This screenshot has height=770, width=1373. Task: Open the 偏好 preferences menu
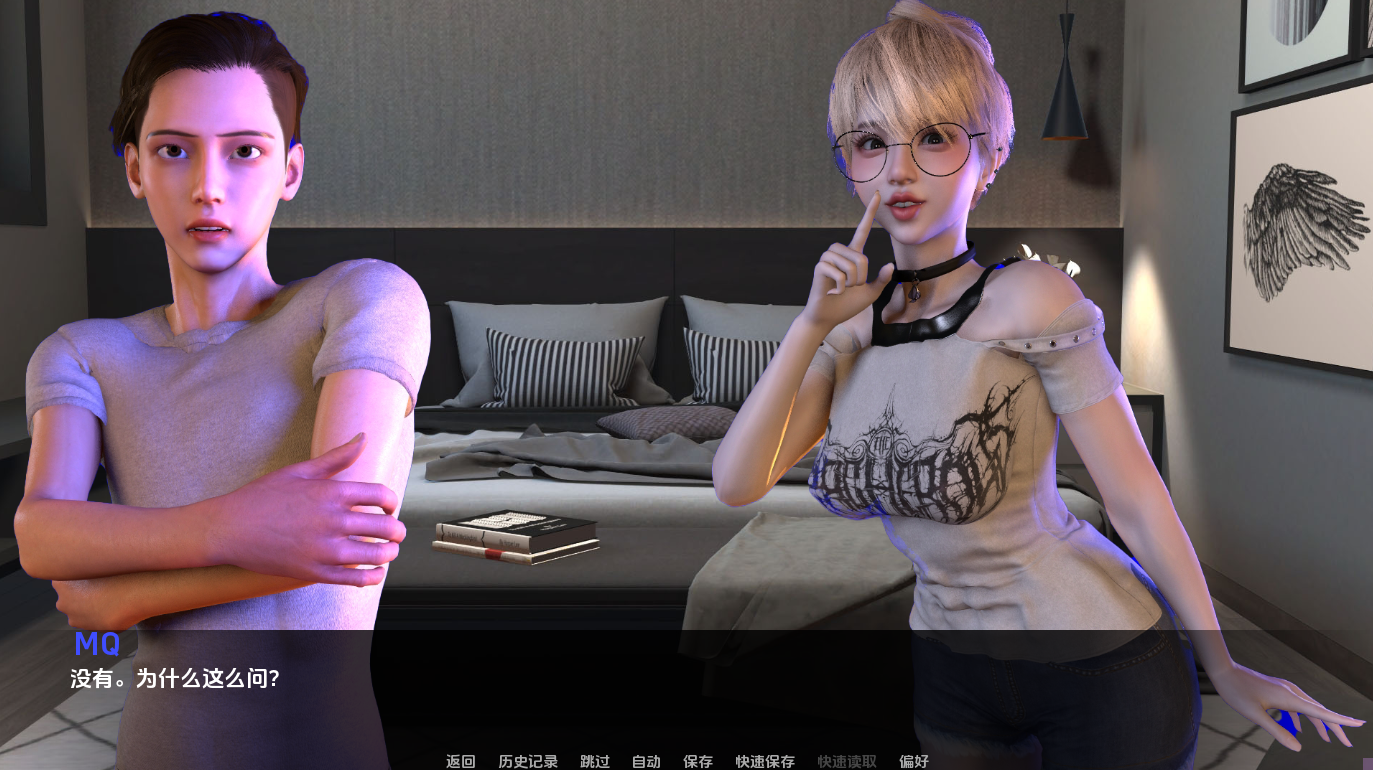pos(915,761)
